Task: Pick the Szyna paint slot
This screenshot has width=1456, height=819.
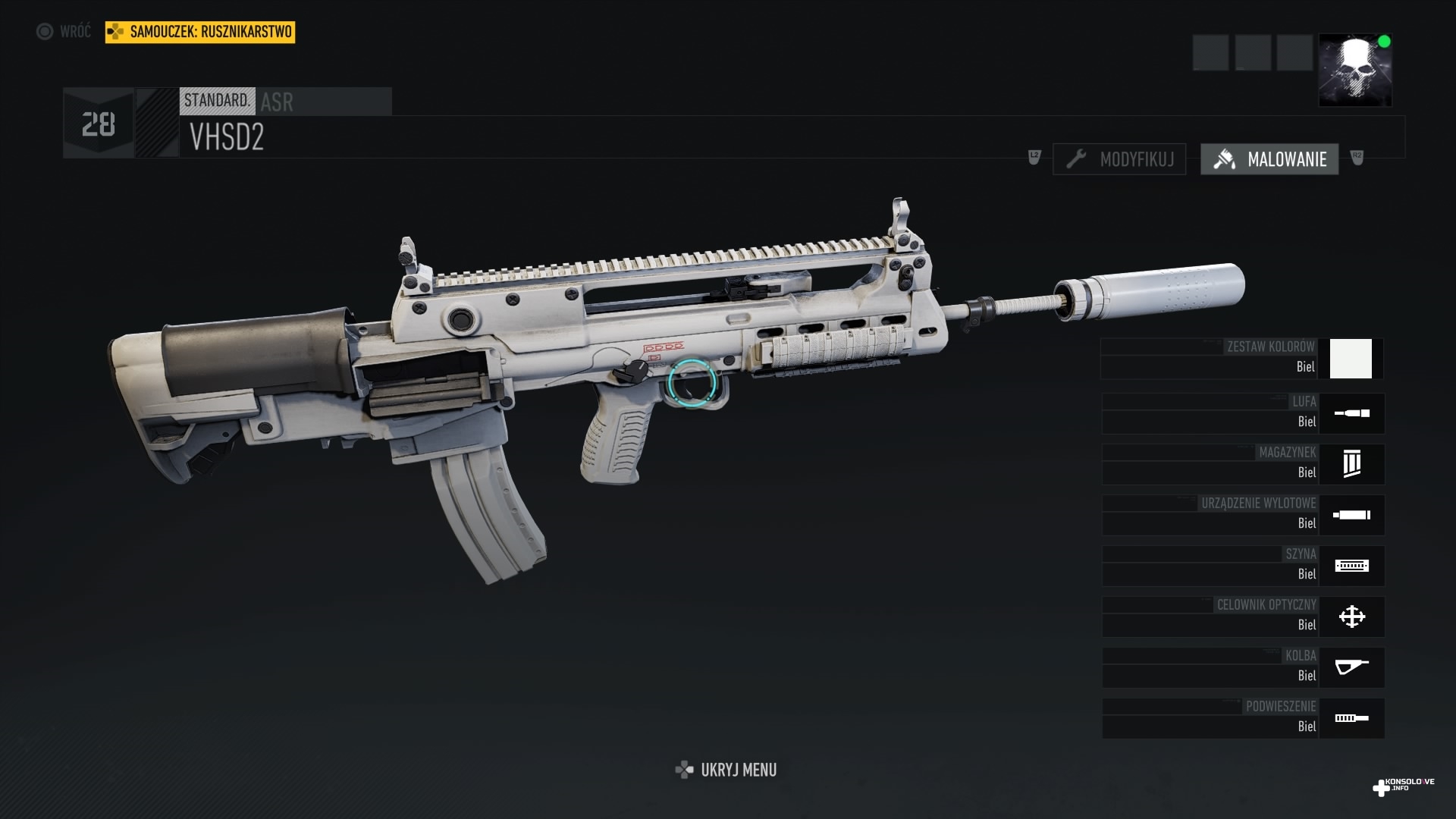Action: click(1243, 566)
